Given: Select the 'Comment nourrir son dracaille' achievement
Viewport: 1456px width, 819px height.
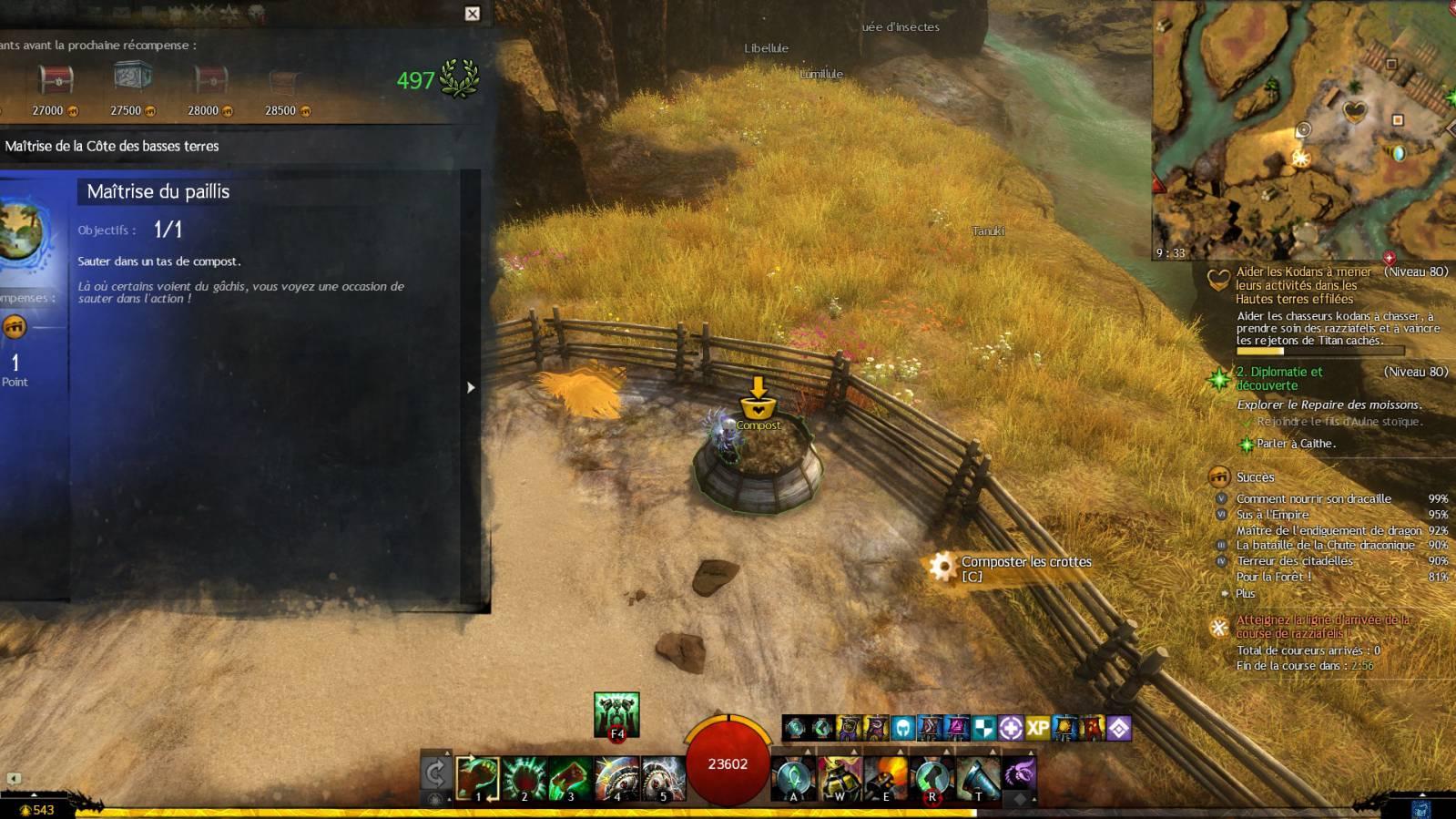Looking at the screenshot, I should pos(1313,498).
